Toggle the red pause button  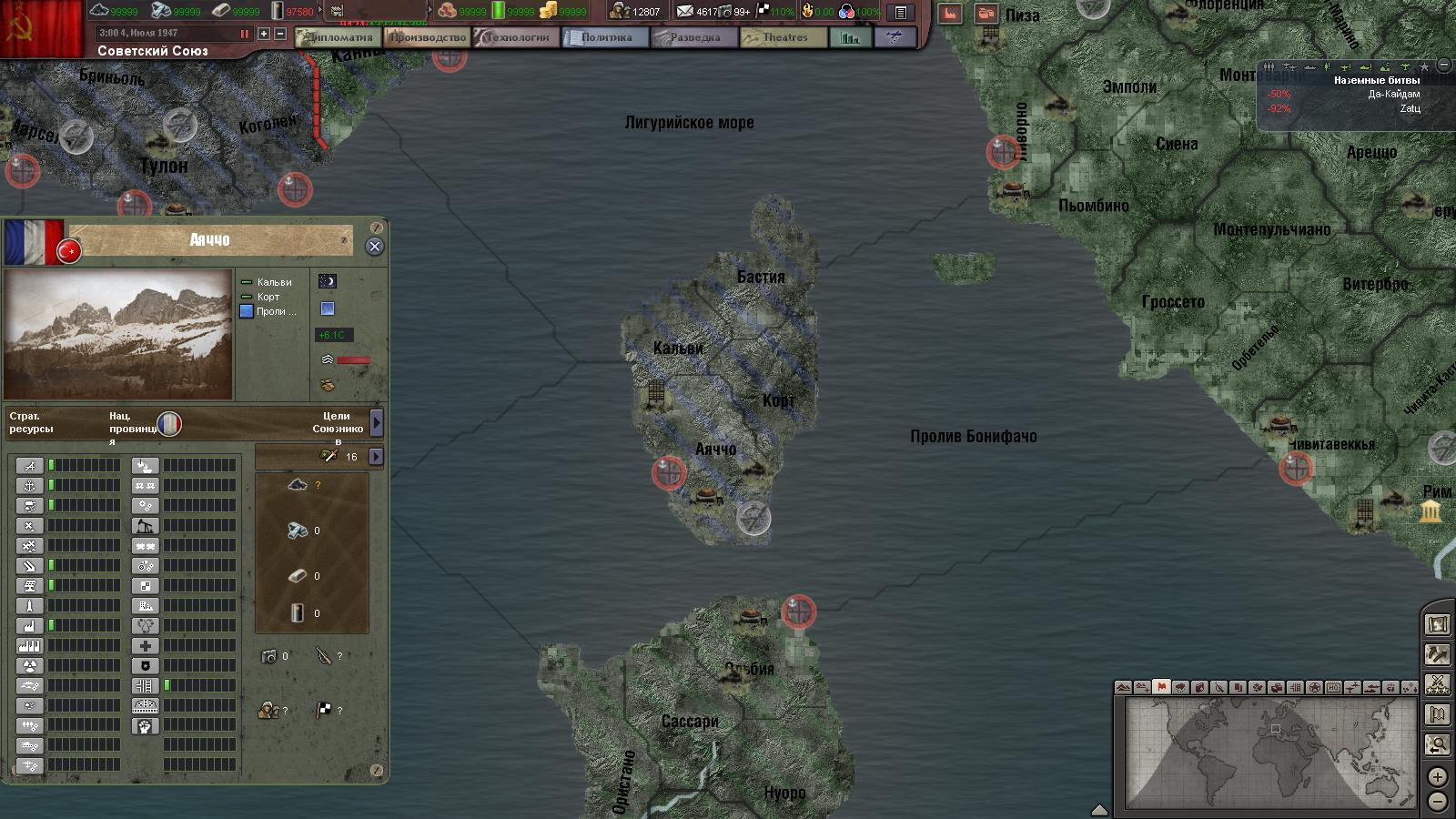(244, 34)
